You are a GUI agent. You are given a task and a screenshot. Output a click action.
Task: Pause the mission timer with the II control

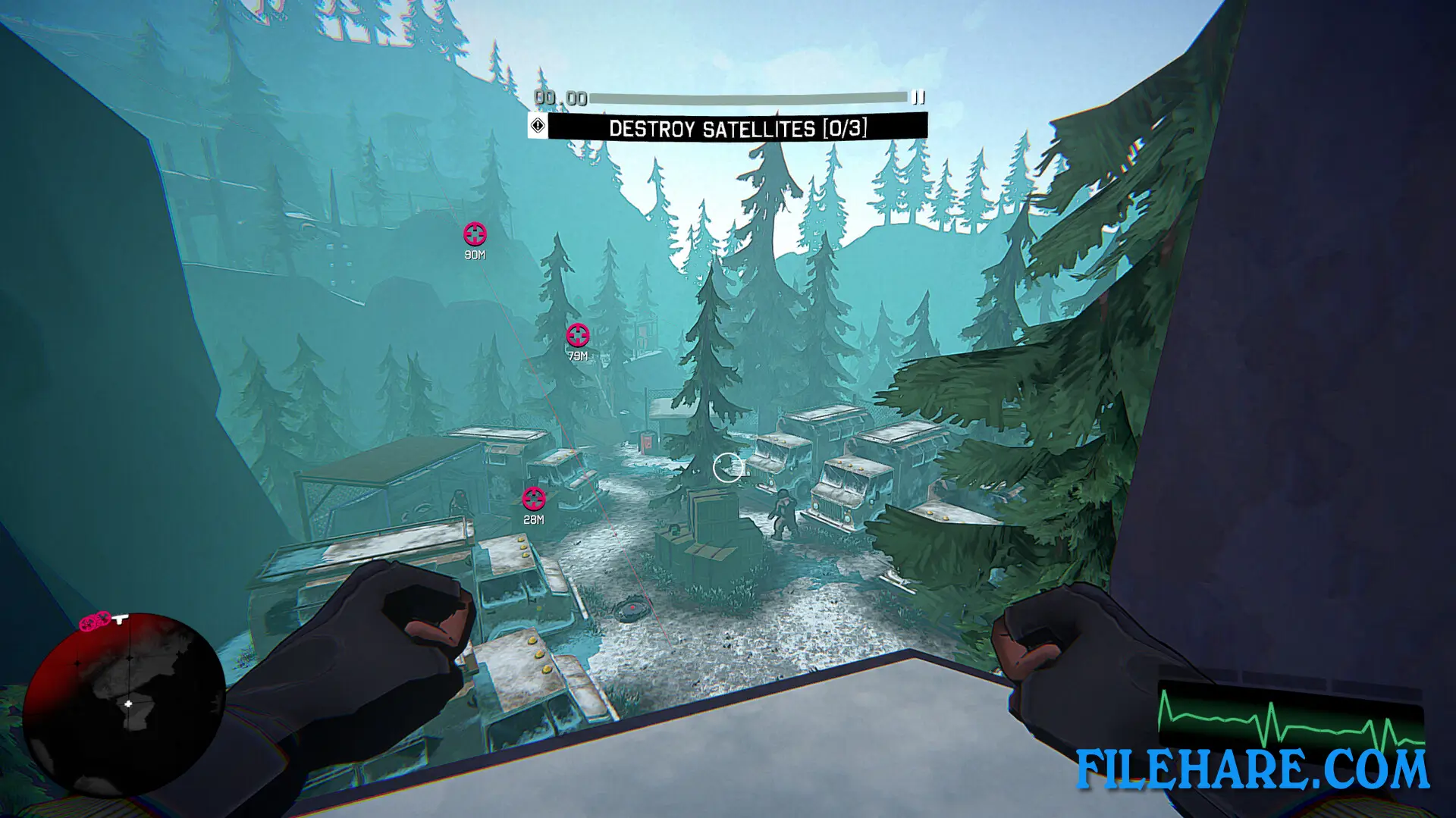tap(918, 96)
